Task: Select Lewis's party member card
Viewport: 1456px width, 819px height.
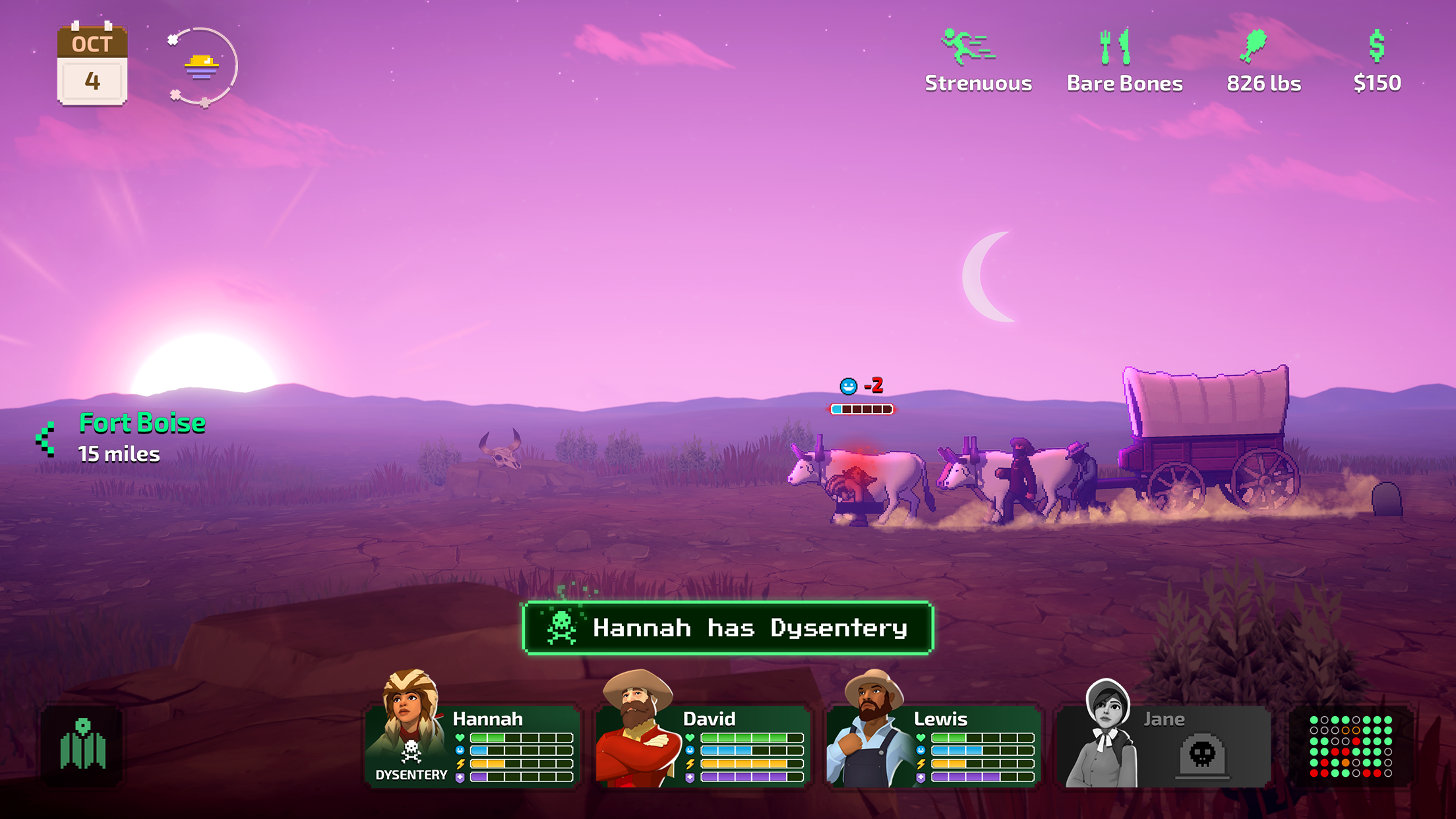Action: [934, 746]
